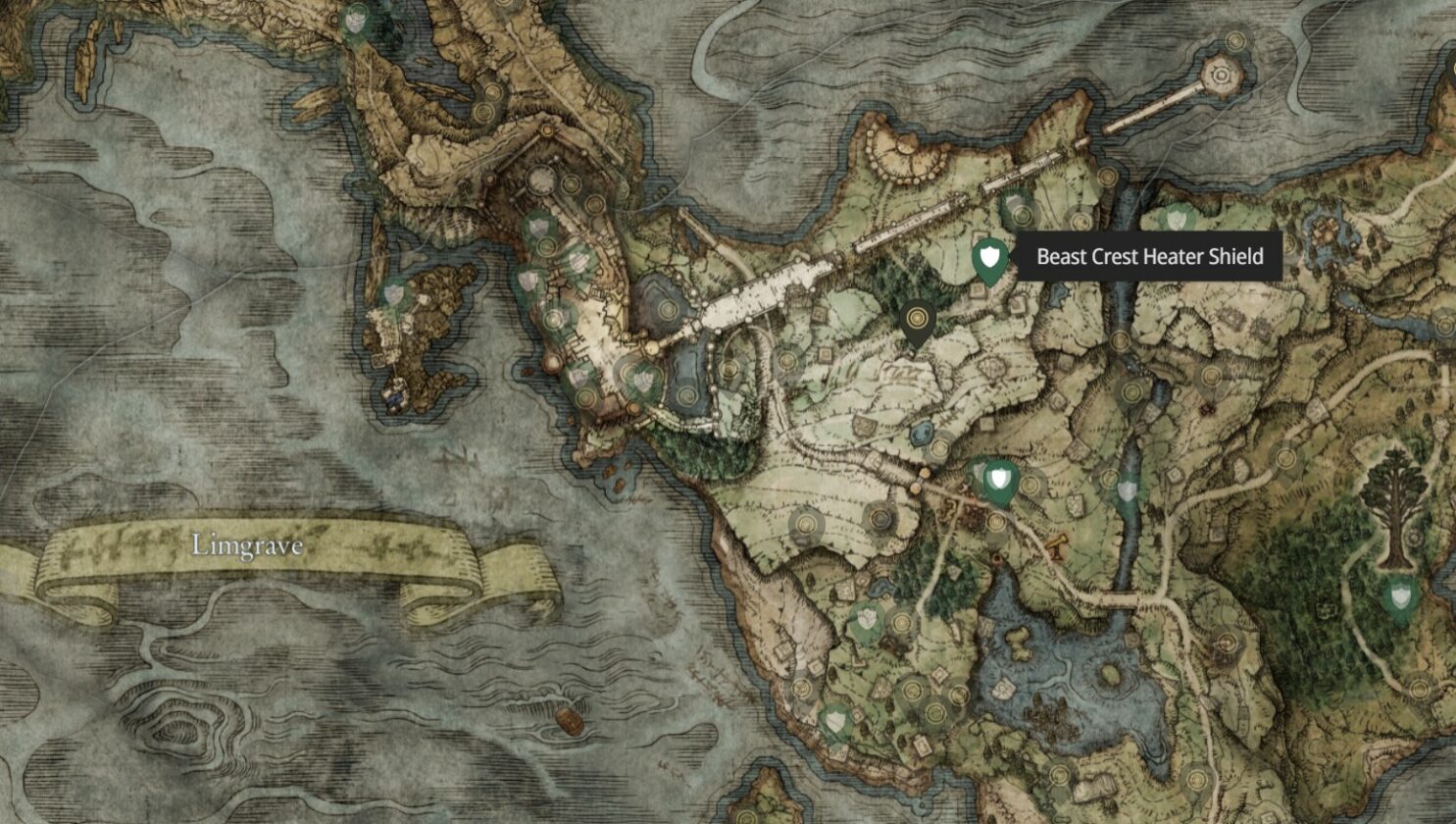Select the dark pin marker with ring symbol
This screenshot has width=1456, height=824.
[x=917, y=320]
